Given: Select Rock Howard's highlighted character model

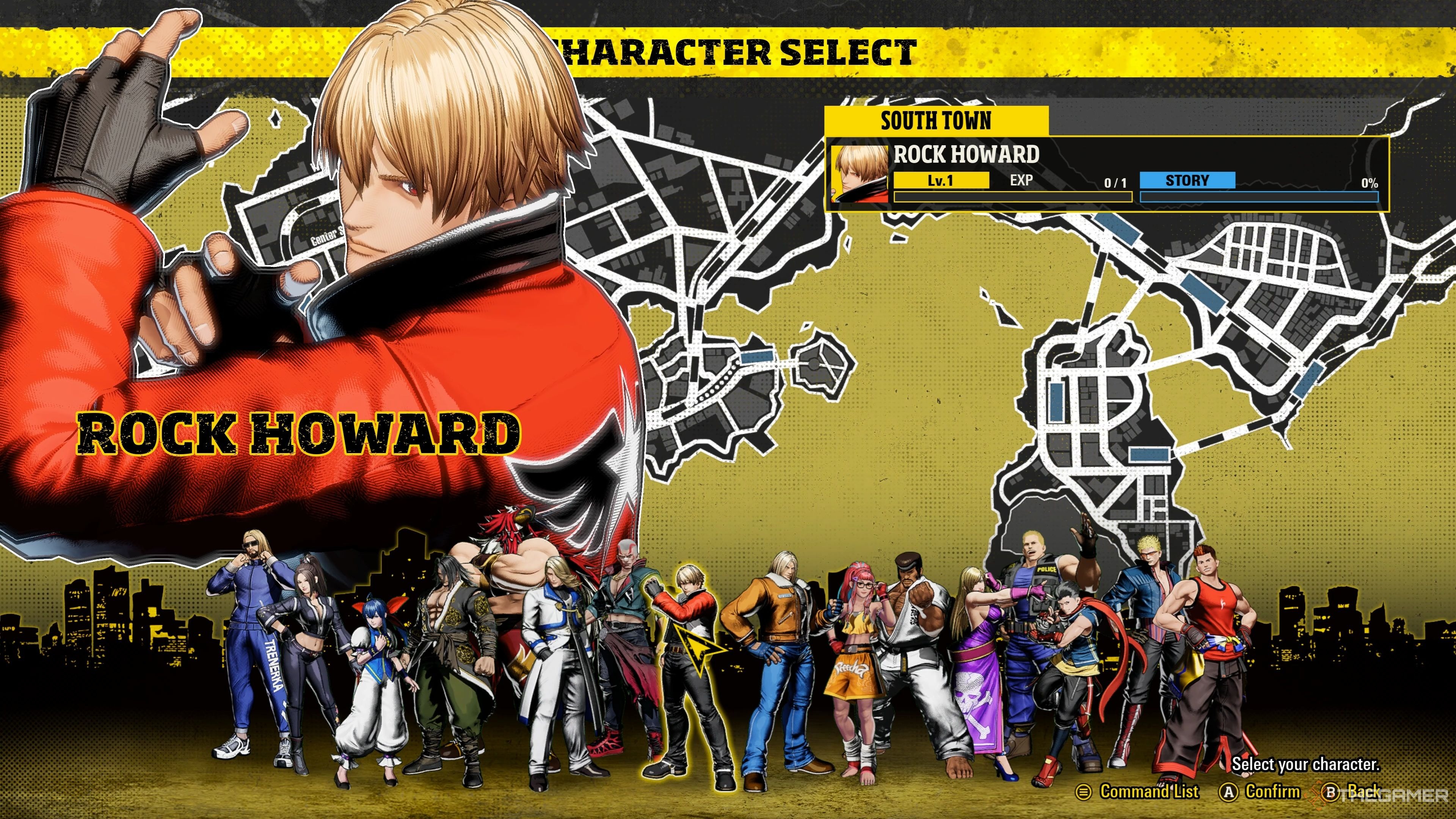Looking at the screenshot, I should pyautogui.click(x=692, y=667).
